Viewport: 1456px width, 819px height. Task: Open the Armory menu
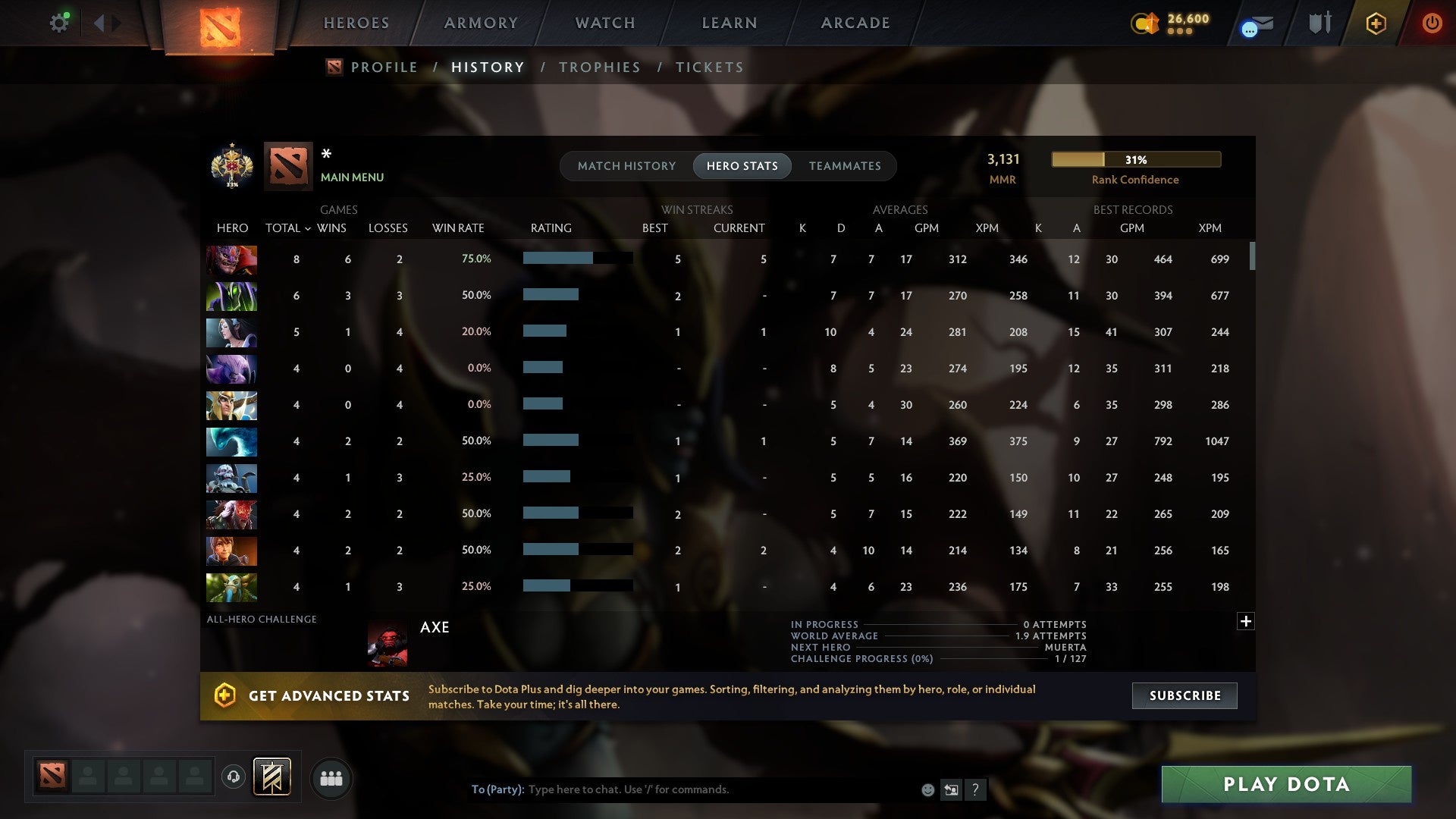point(481,23)
